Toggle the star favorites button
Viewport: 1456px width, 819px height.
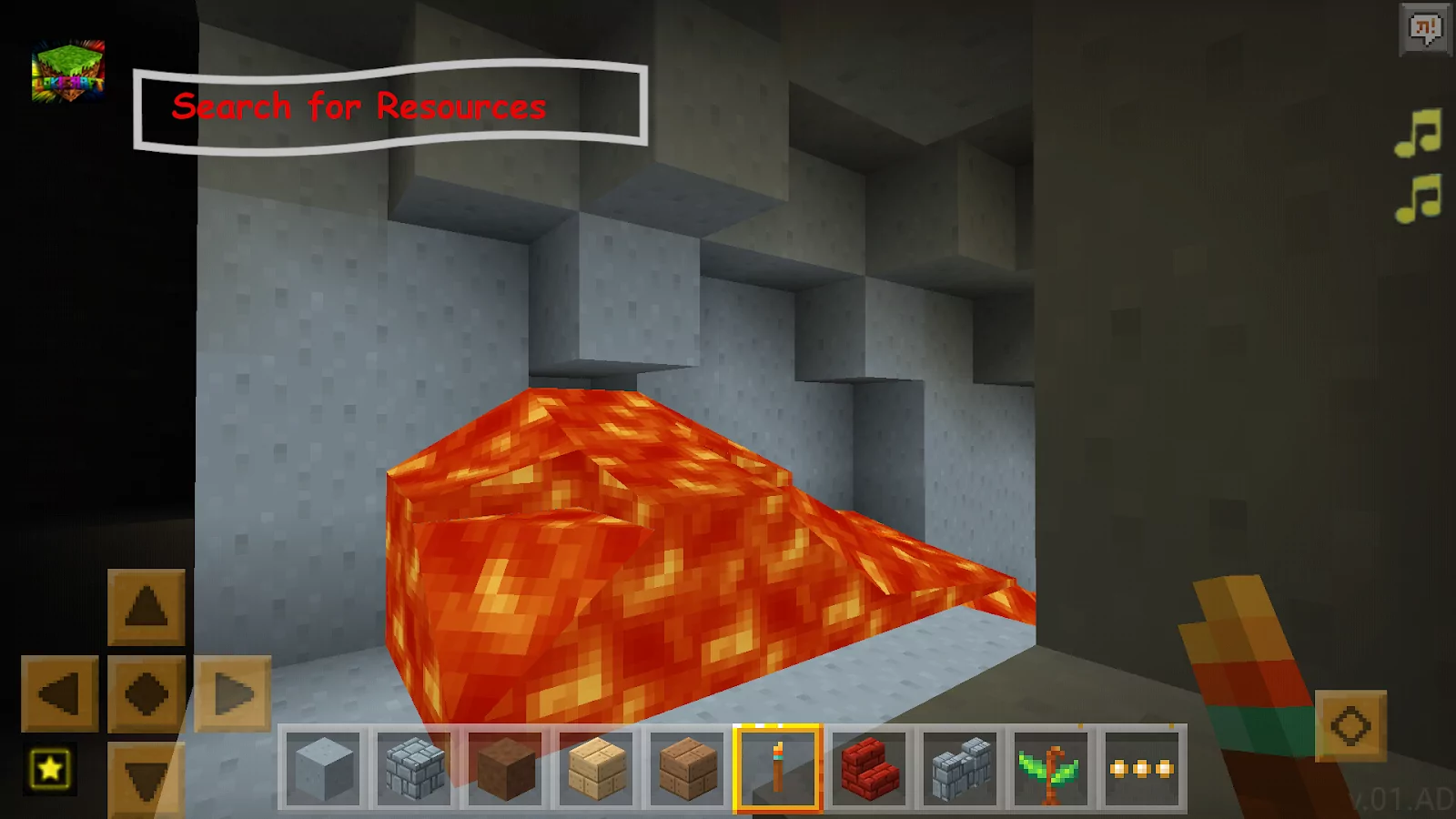coord(47,769)
